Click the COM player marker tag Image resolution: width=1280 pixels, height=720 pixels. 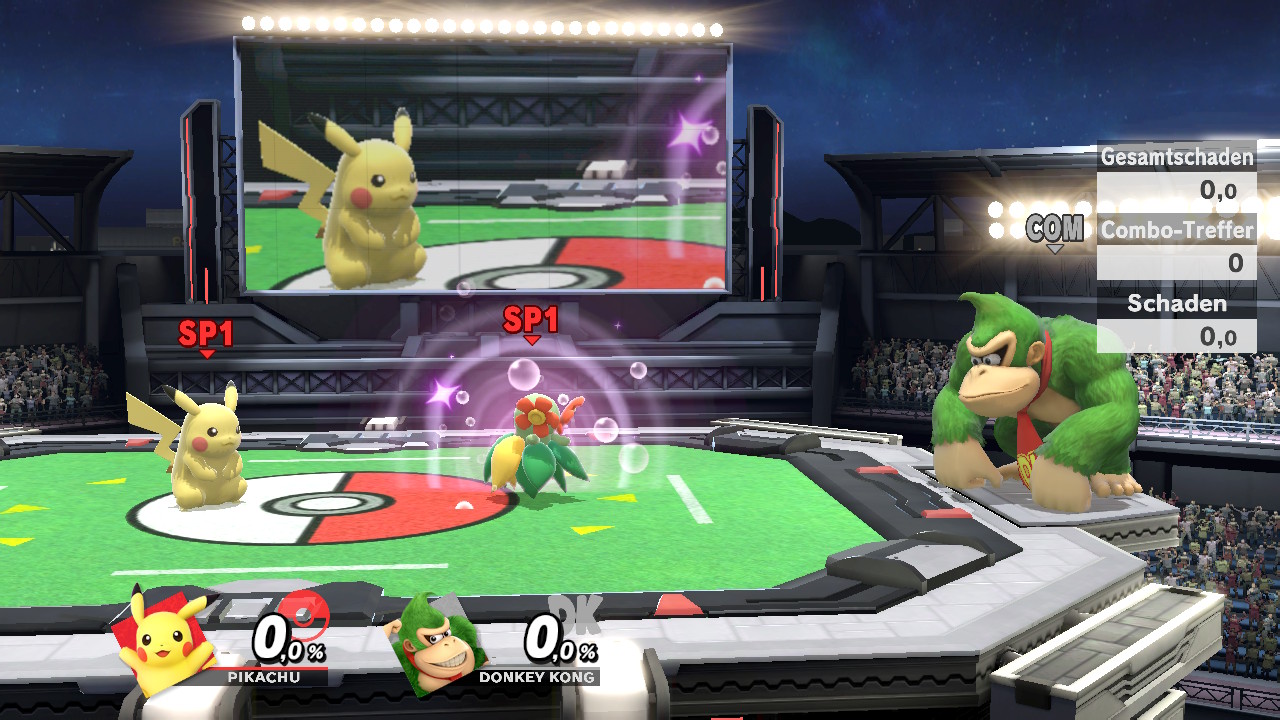[1055, 230]
